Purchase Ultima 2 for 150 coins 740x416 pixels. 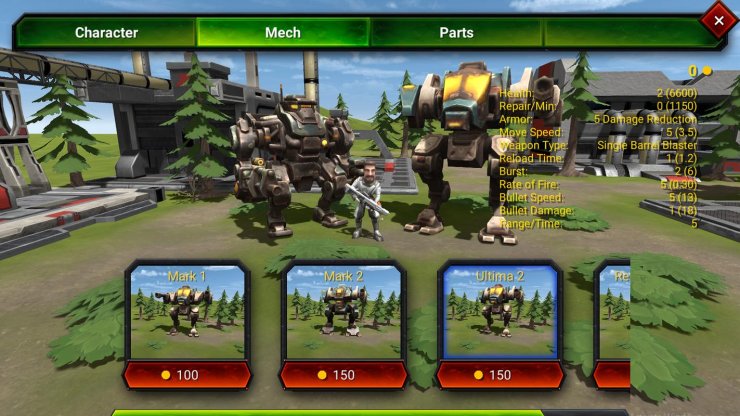(499, 375)
